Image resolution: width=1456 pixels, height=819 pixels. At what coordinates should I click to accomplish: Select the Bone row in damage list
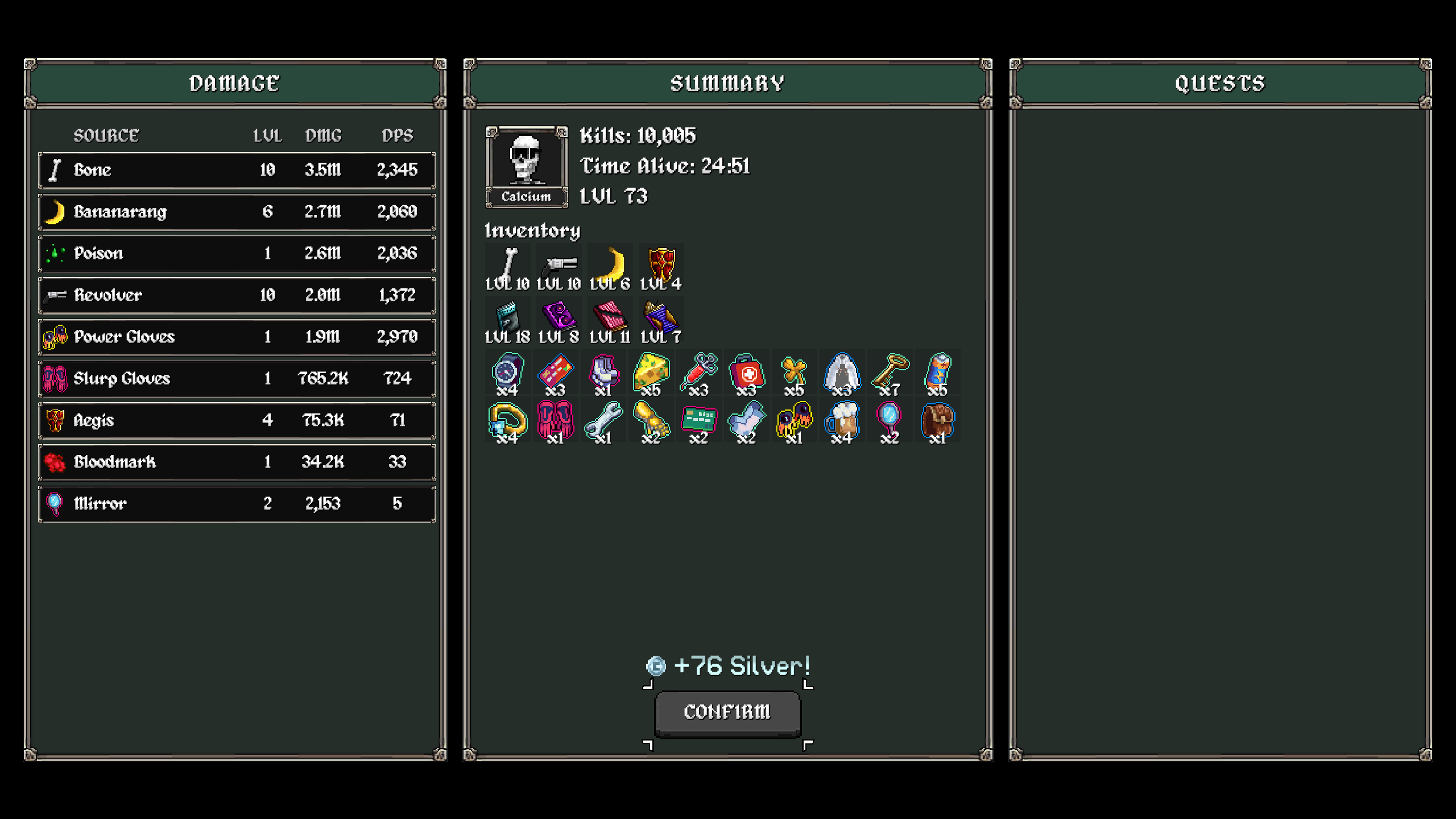click(237, 170)
